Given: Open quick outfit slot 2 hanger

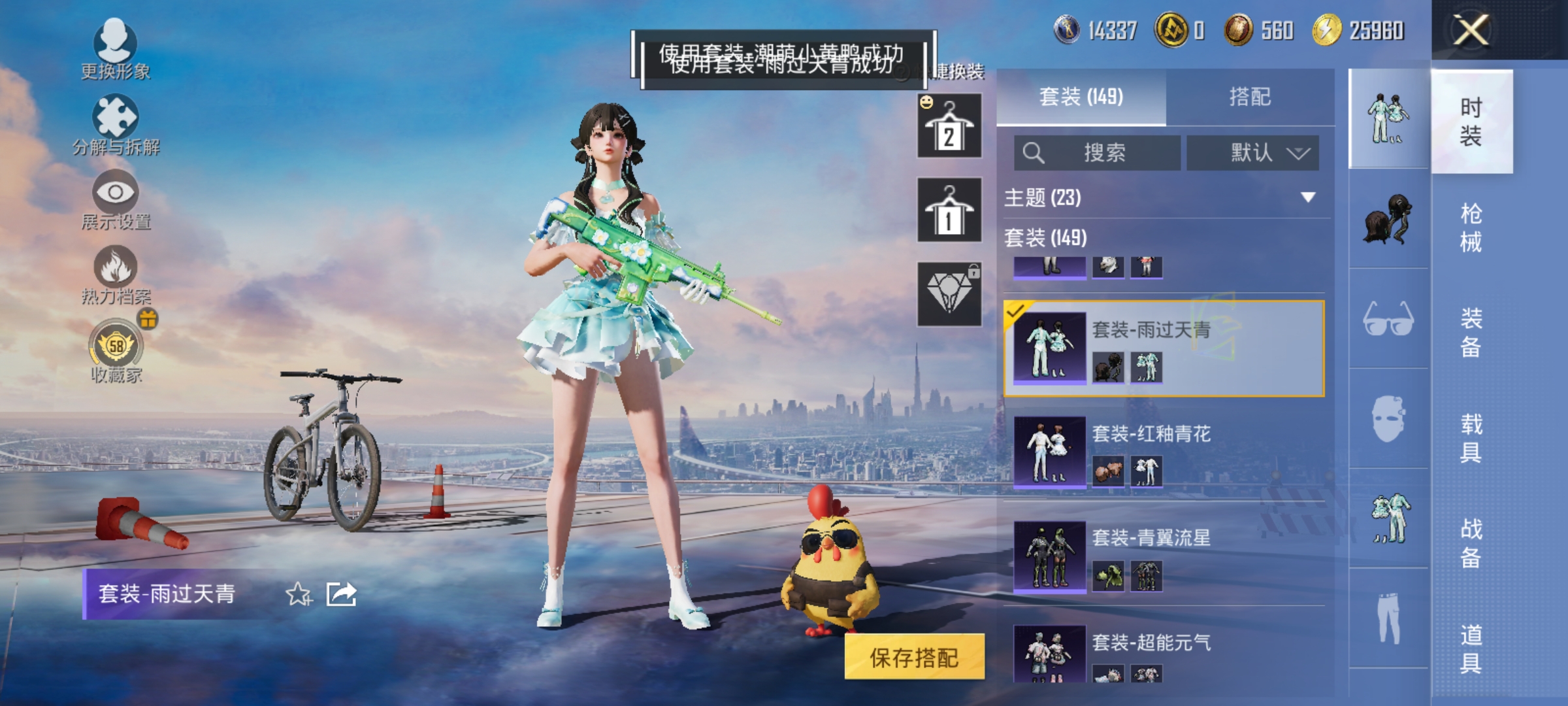Looking at the screenshot, I should (x=949, y=126).
